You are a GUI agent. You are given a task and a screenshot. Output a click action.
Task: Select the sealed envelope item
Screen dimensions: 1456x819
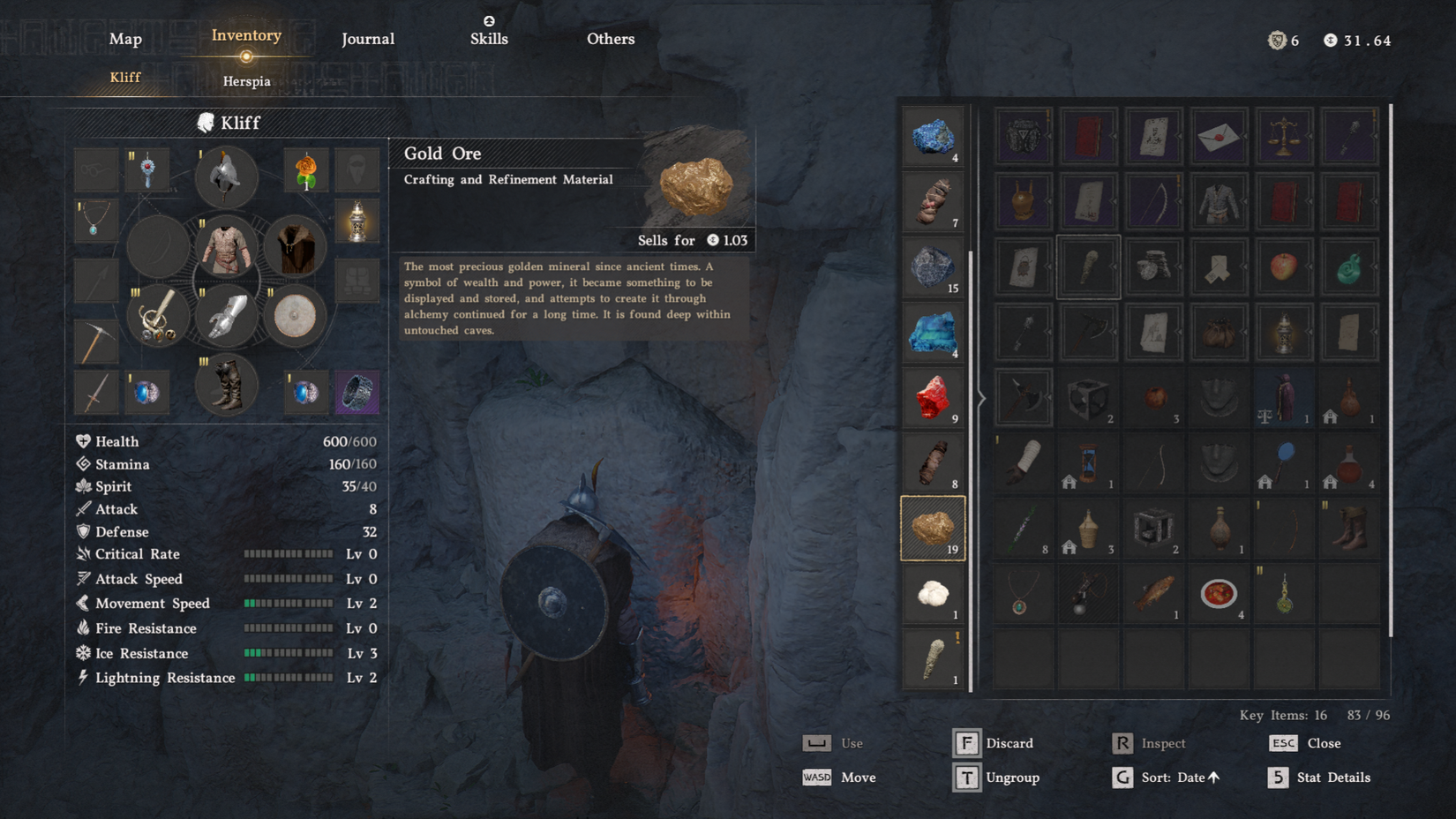coord(1219,137)
